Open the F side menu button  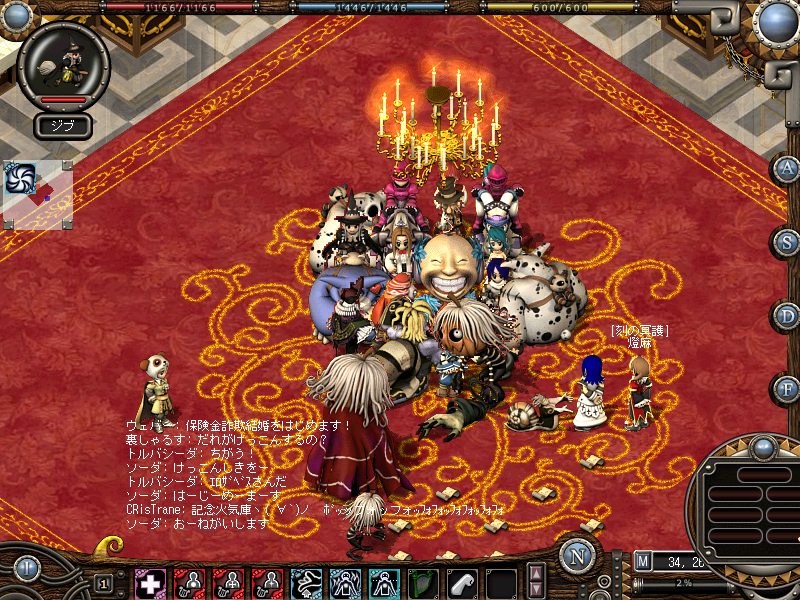785,387
